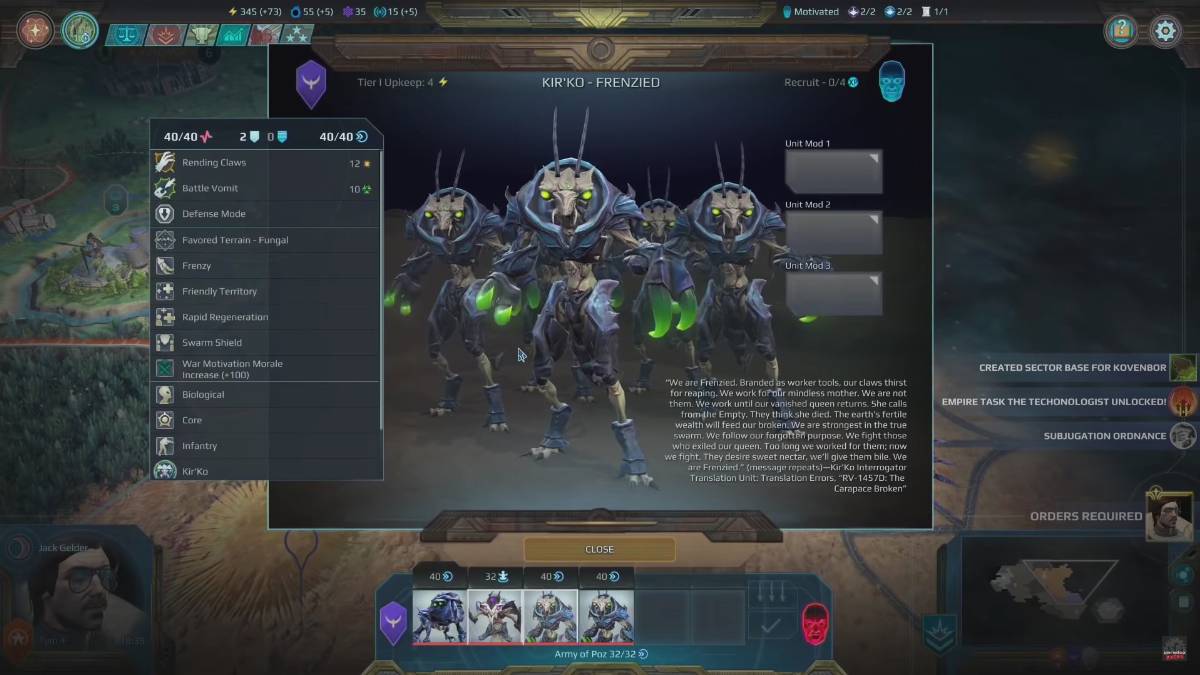Click the empty Unit Mod 2 slot
Image resolution: width=1200 pixels, height=675 pixels.
pyautogui.click(x=833, y=232)
